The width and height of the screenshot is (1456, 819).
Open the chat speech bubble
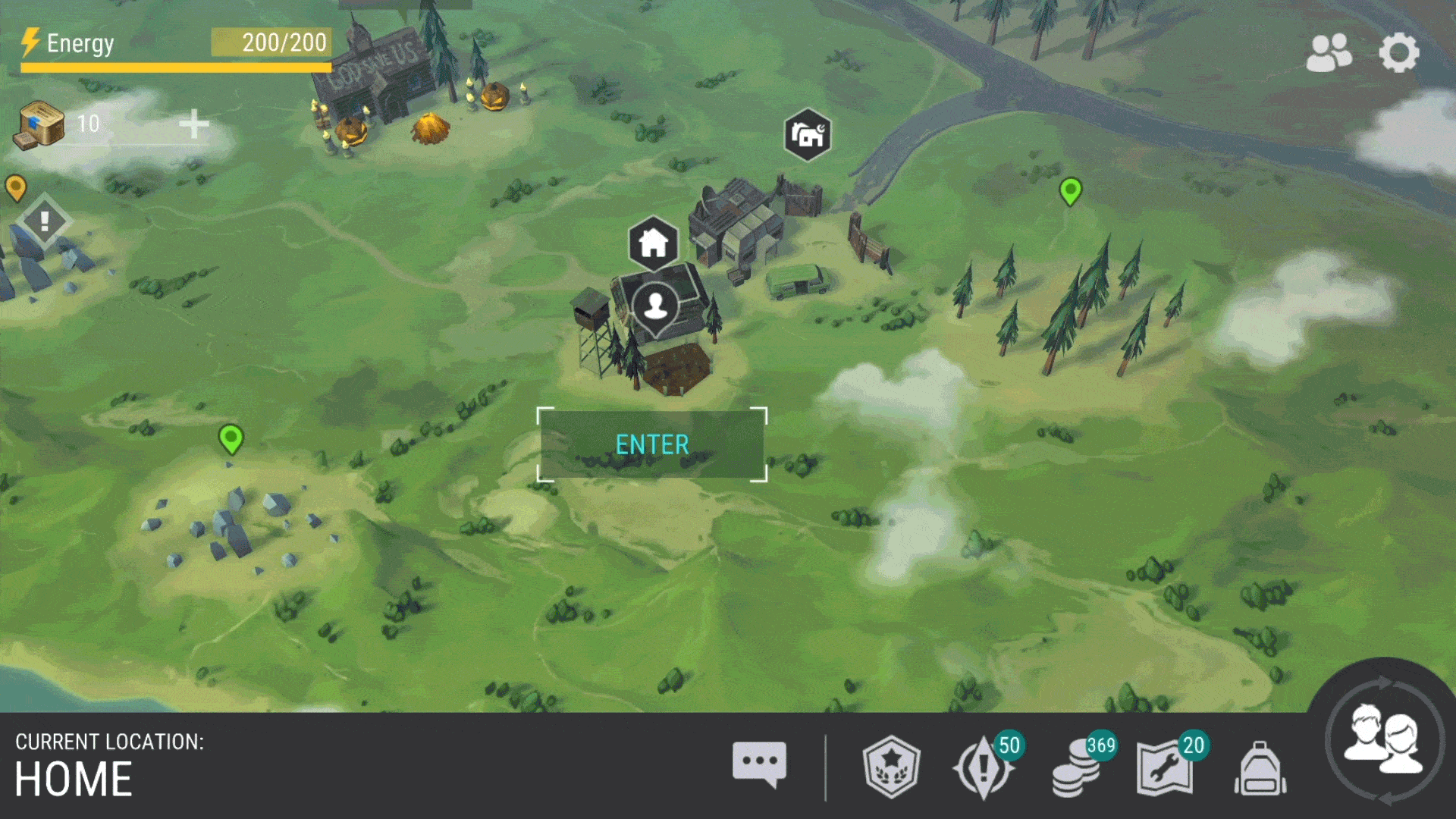[x=759, y=764]
